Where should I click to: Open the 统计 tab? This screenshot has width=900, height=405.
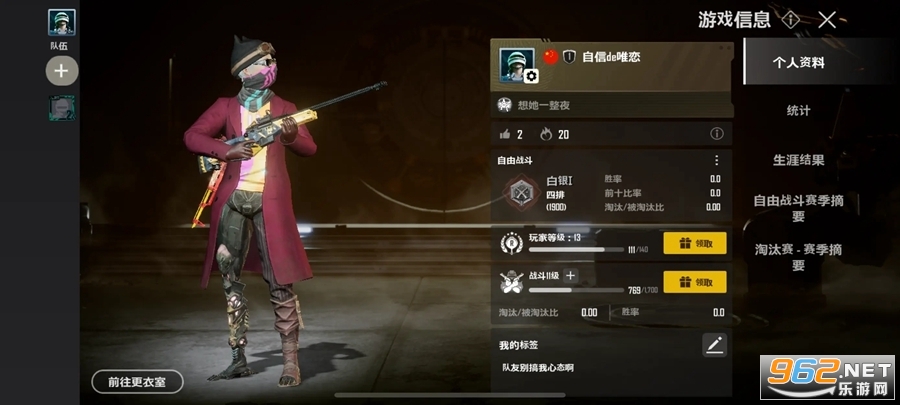click(x=797, y=110)
